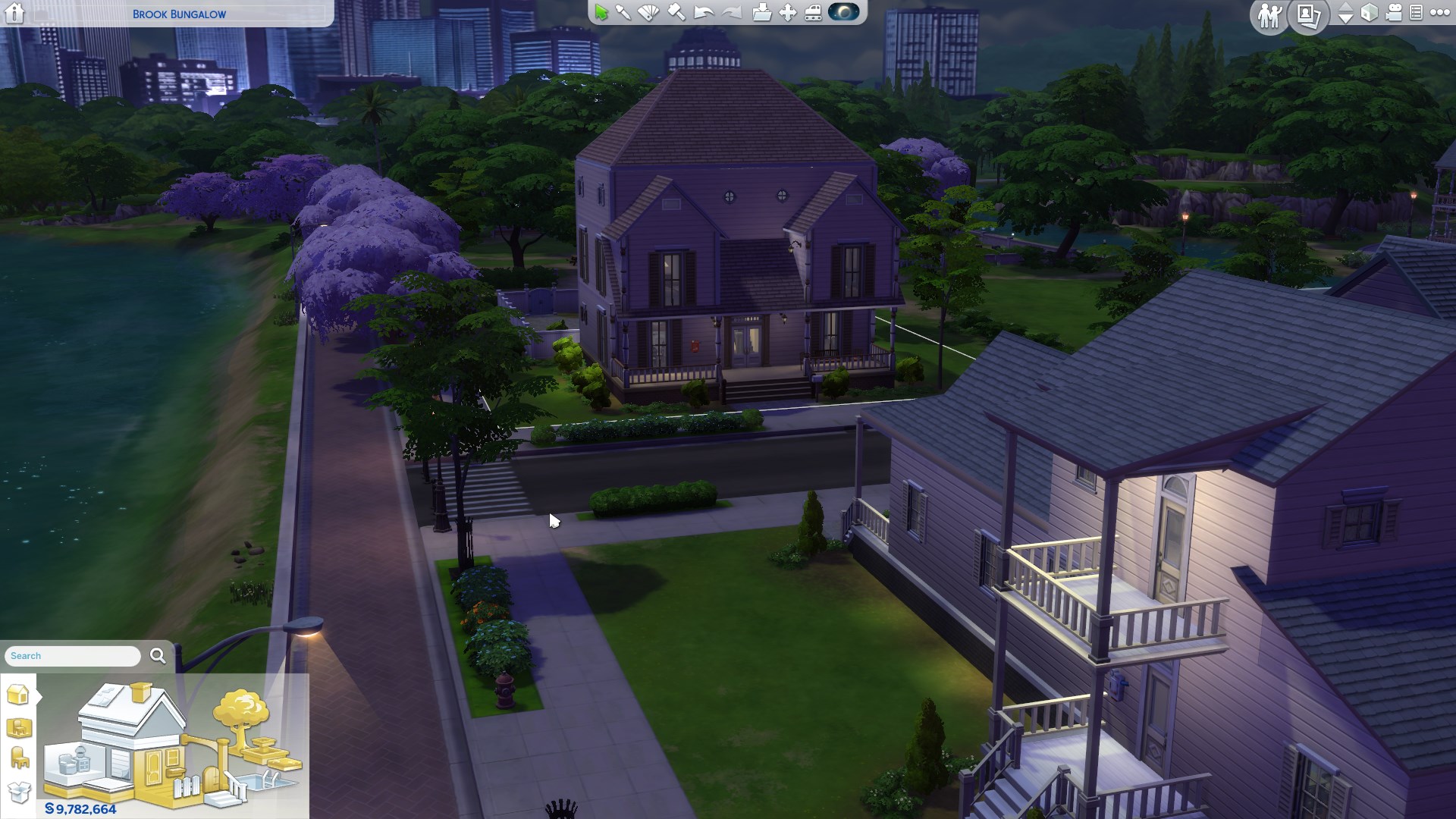Select the green arrow select tool
Image resolution: width=1456 pixels, height=819 pixels.
coord(601,13)
